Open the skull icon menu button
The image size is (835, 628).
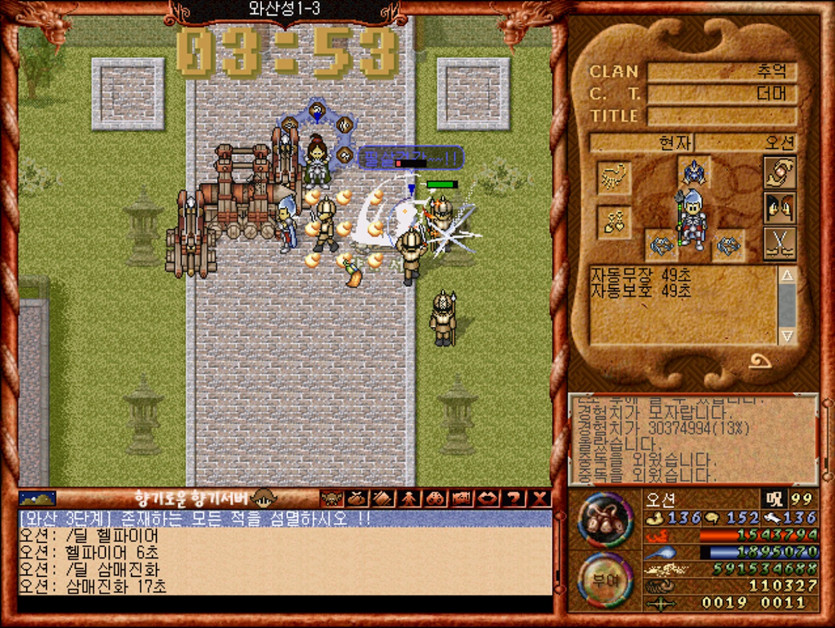329,498
